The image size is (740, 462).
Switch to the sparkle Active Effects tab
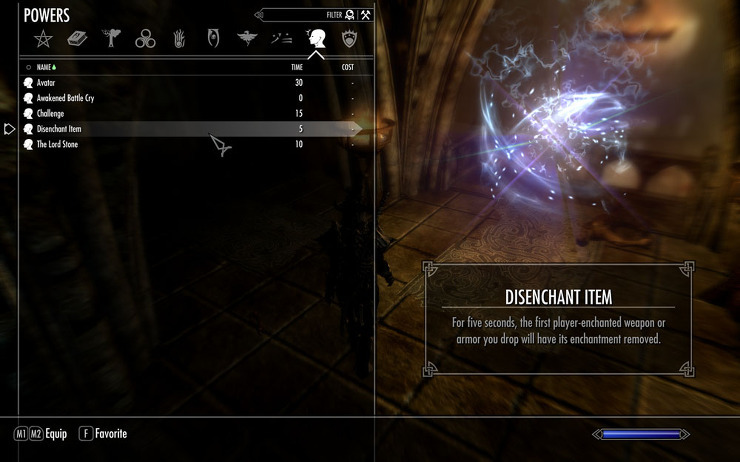[281, 39]
